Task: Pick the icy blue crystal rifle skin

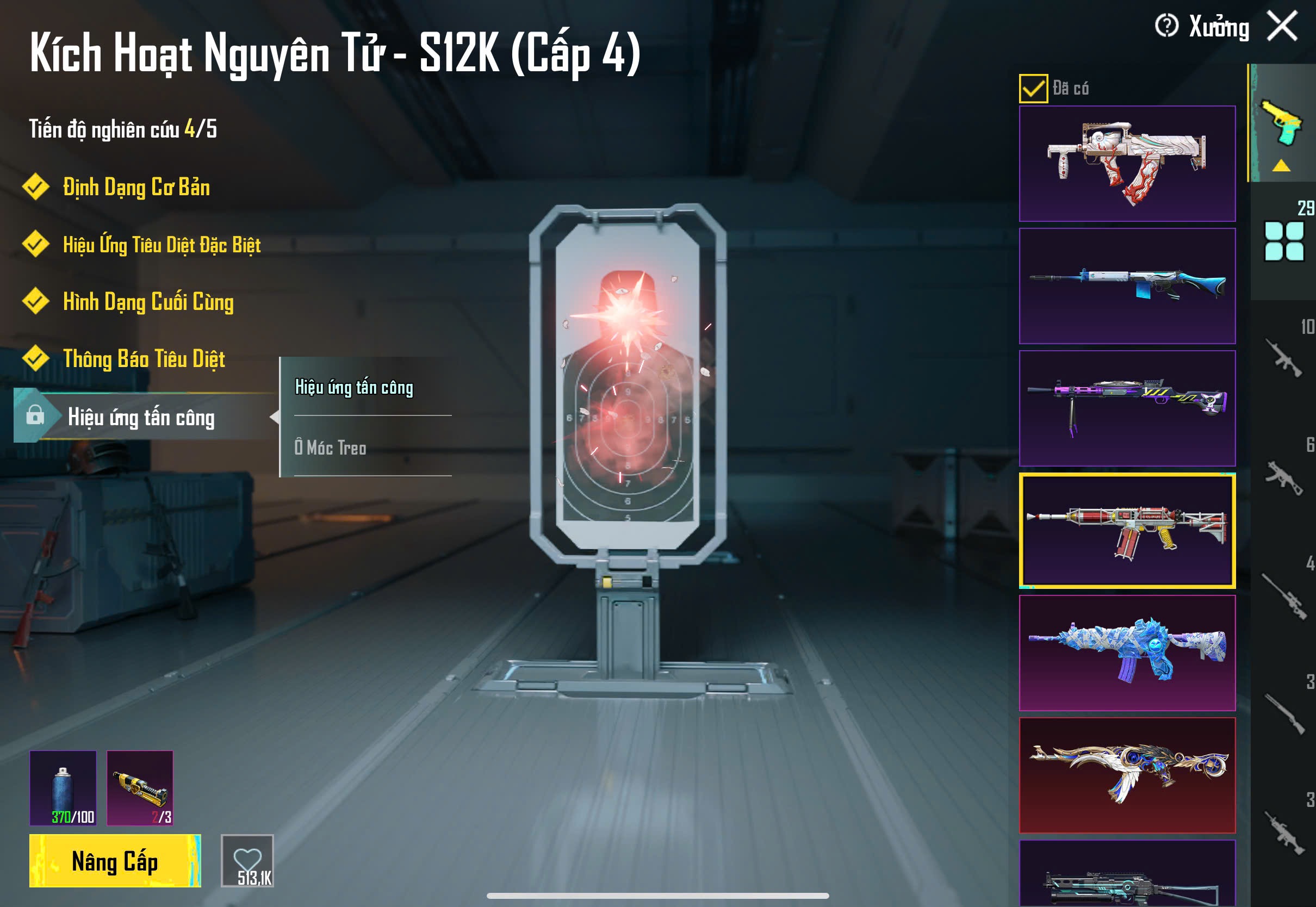Action: (x=1127, y=653)
